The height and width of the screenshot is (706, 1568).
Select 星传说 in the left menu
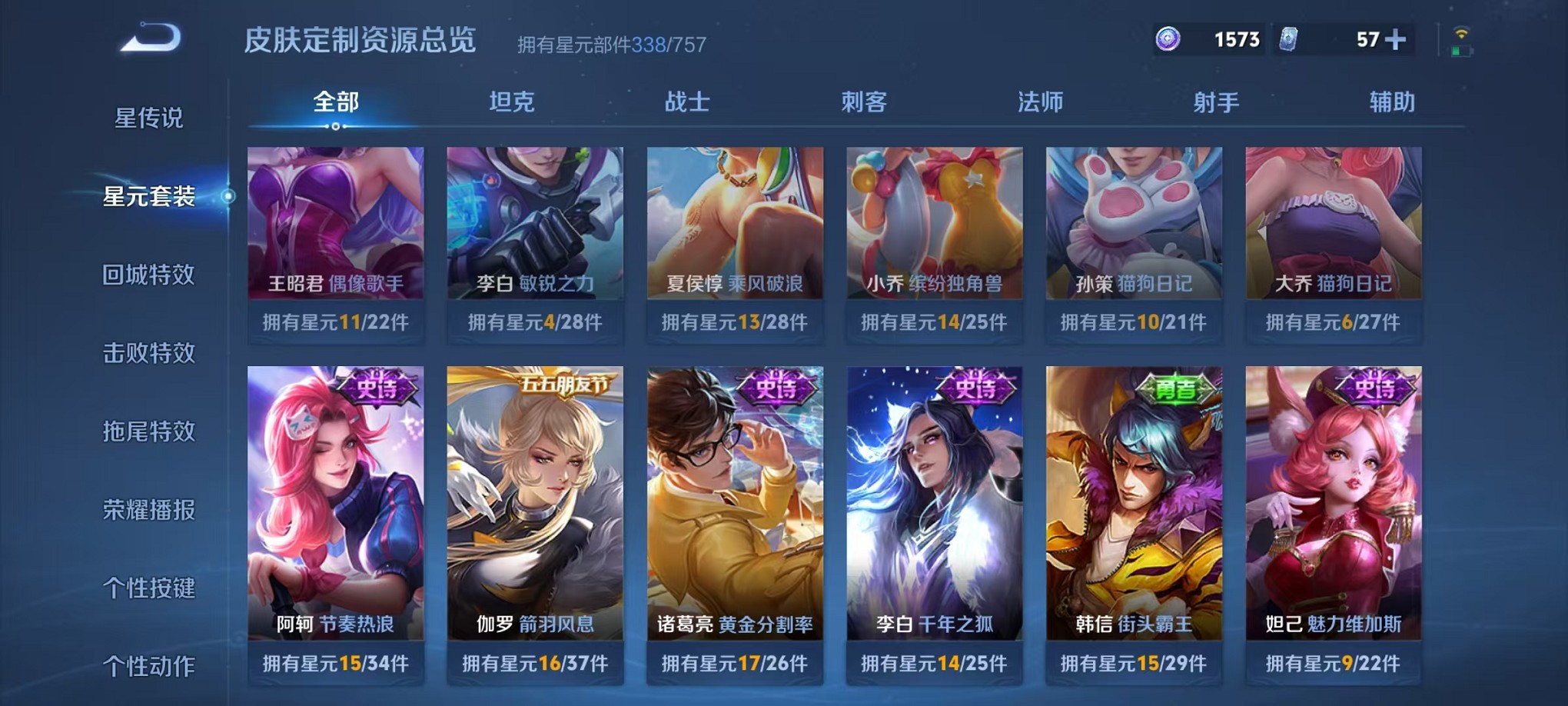click(148, 117)
